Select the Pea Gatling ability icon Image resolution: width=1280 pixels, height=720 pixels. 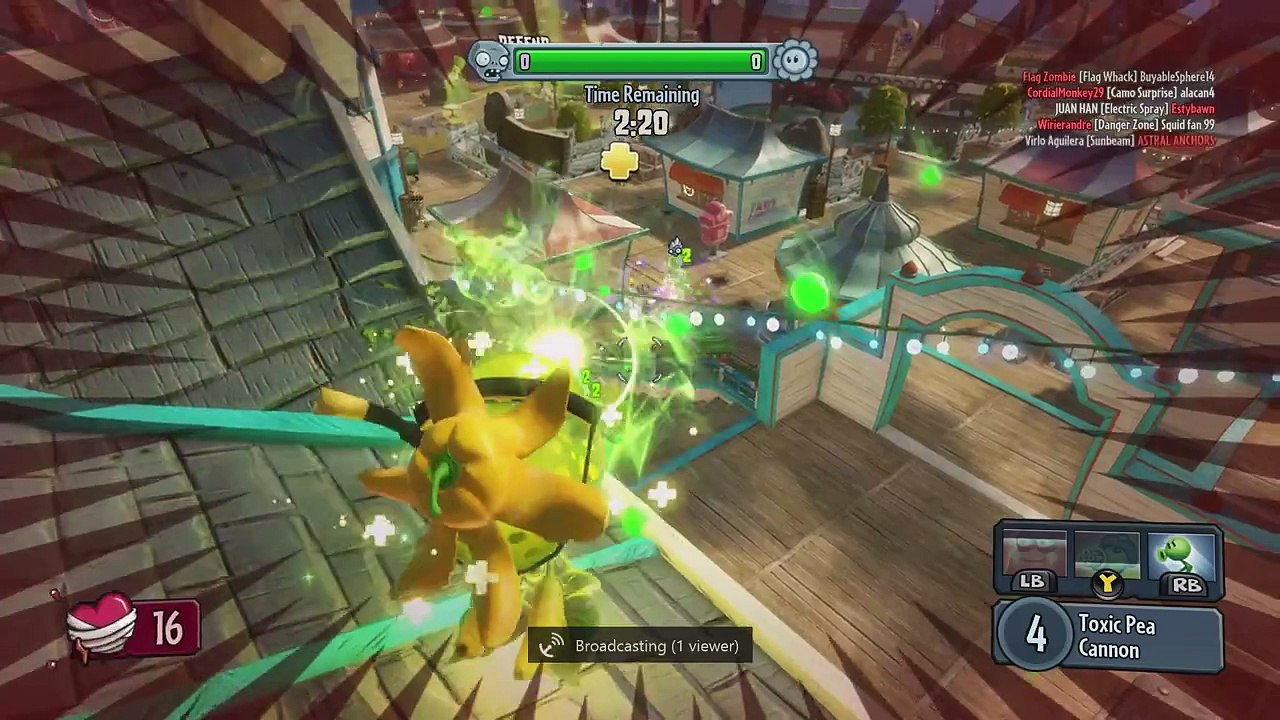(x=1107, y=555)
